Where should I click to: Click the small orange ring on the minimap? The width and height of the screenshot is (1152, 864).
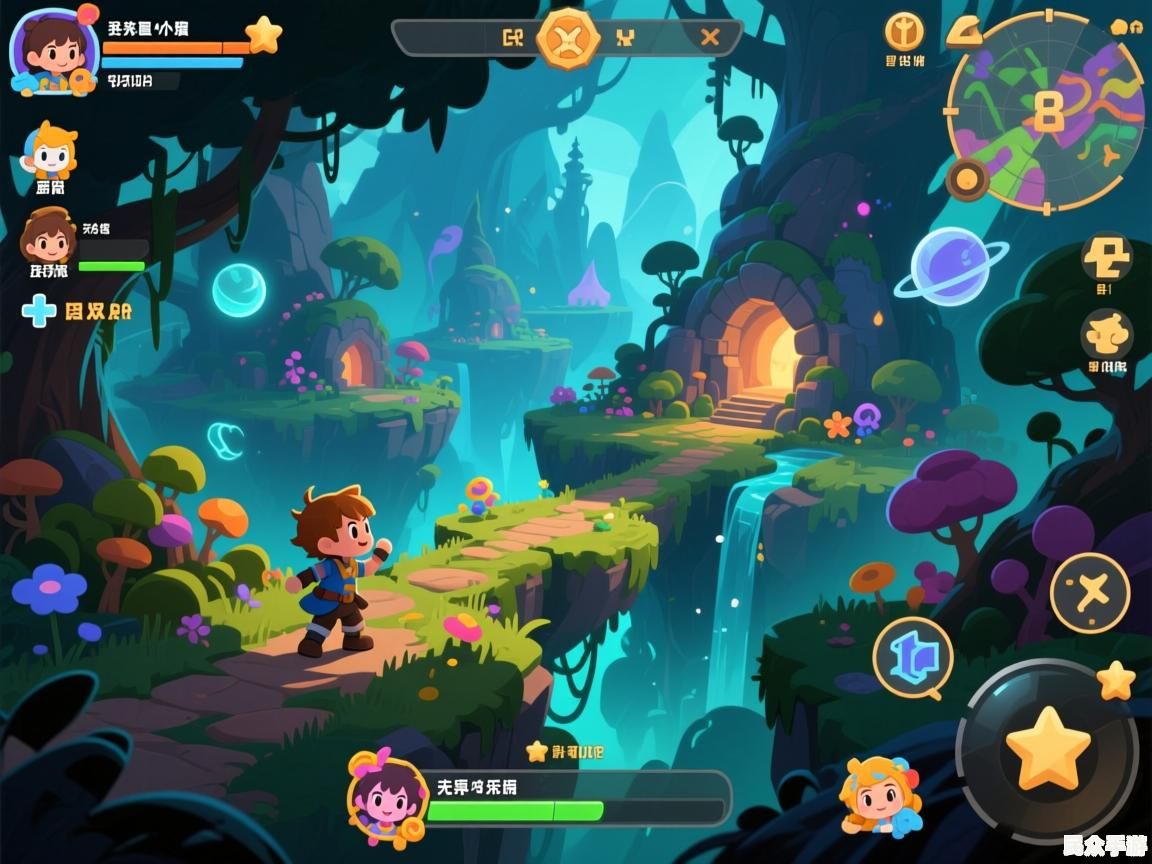(967, 180)
